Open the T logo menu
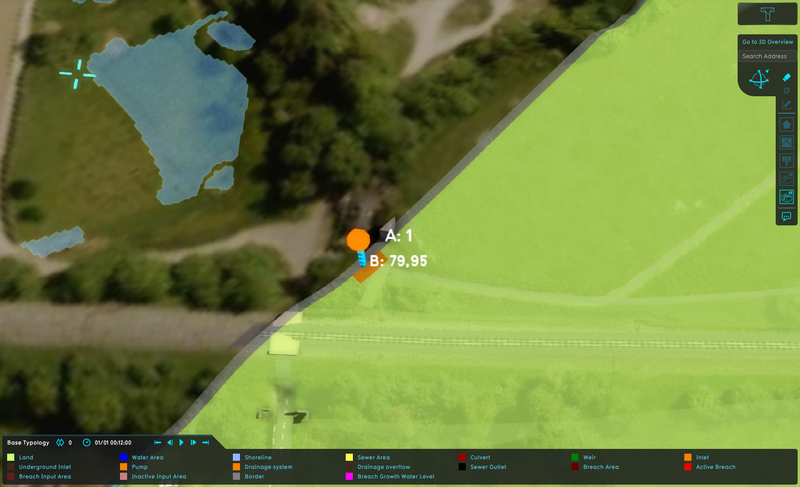800x487 pixels. (x=767, y=13)
